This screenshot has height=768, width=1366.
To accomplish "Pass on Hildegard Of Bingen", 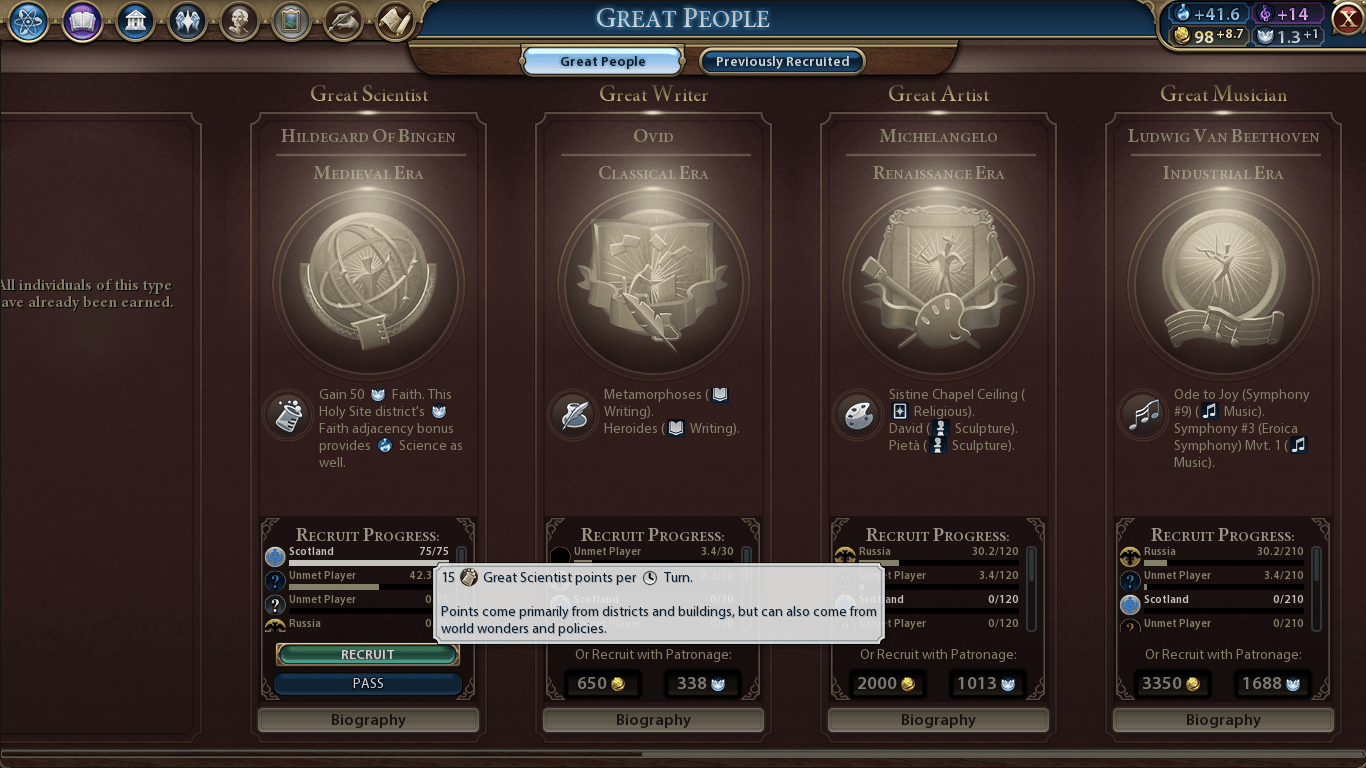I will click(x=367, y=683).
